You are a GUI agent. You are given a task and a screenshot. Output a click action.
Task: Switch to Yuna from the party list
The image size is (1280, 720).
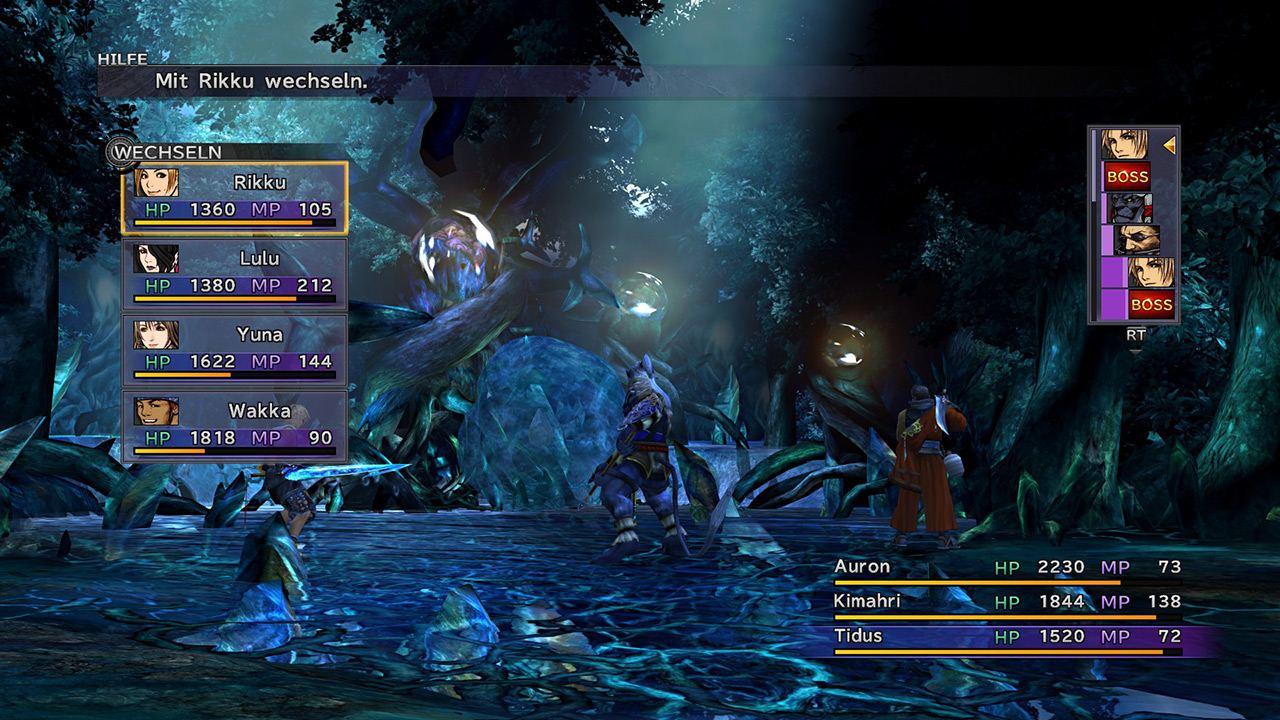(235, 349)
